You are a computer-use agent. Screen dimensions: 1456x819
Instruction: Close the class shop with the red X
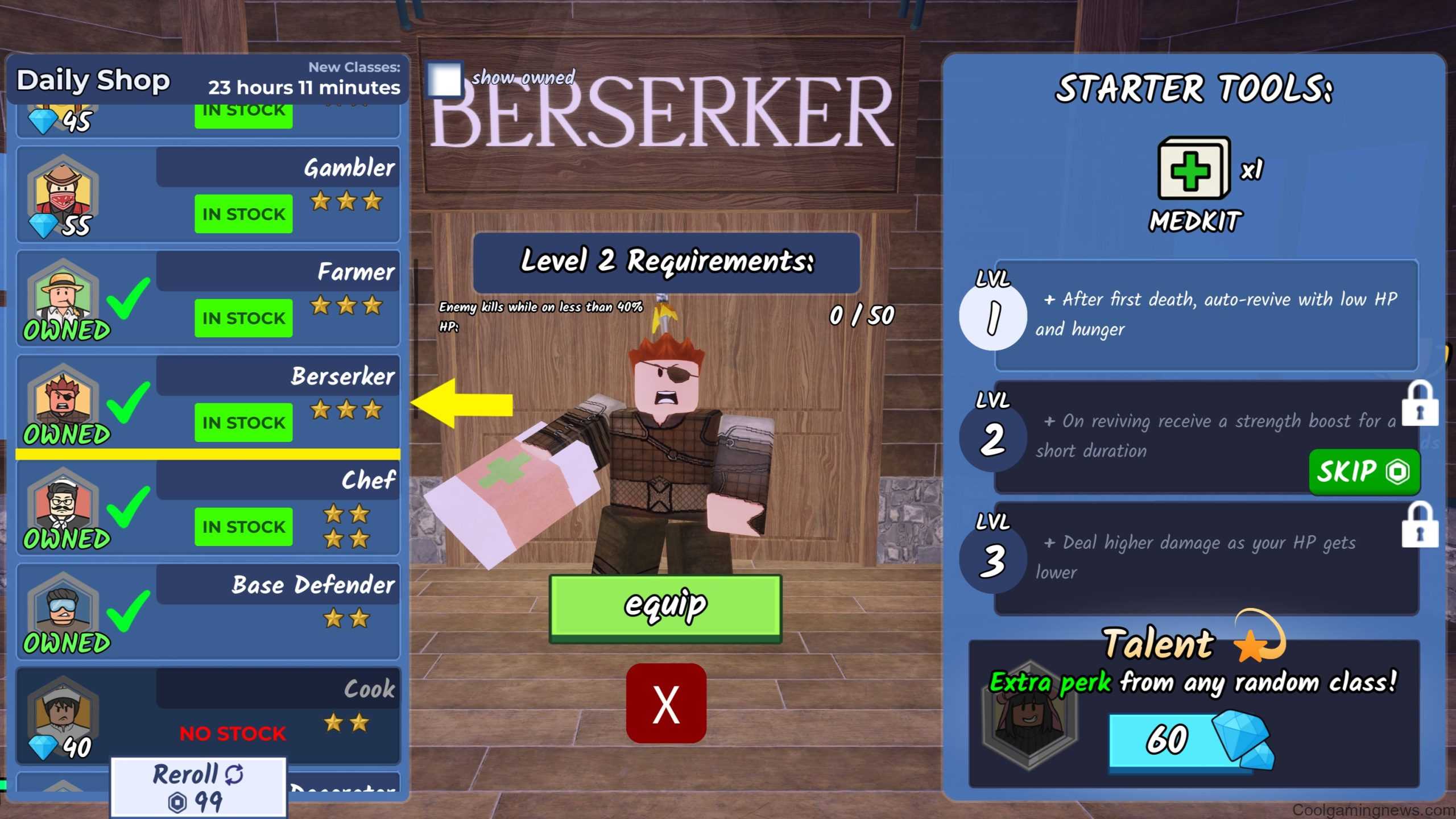tap(666, 704)
